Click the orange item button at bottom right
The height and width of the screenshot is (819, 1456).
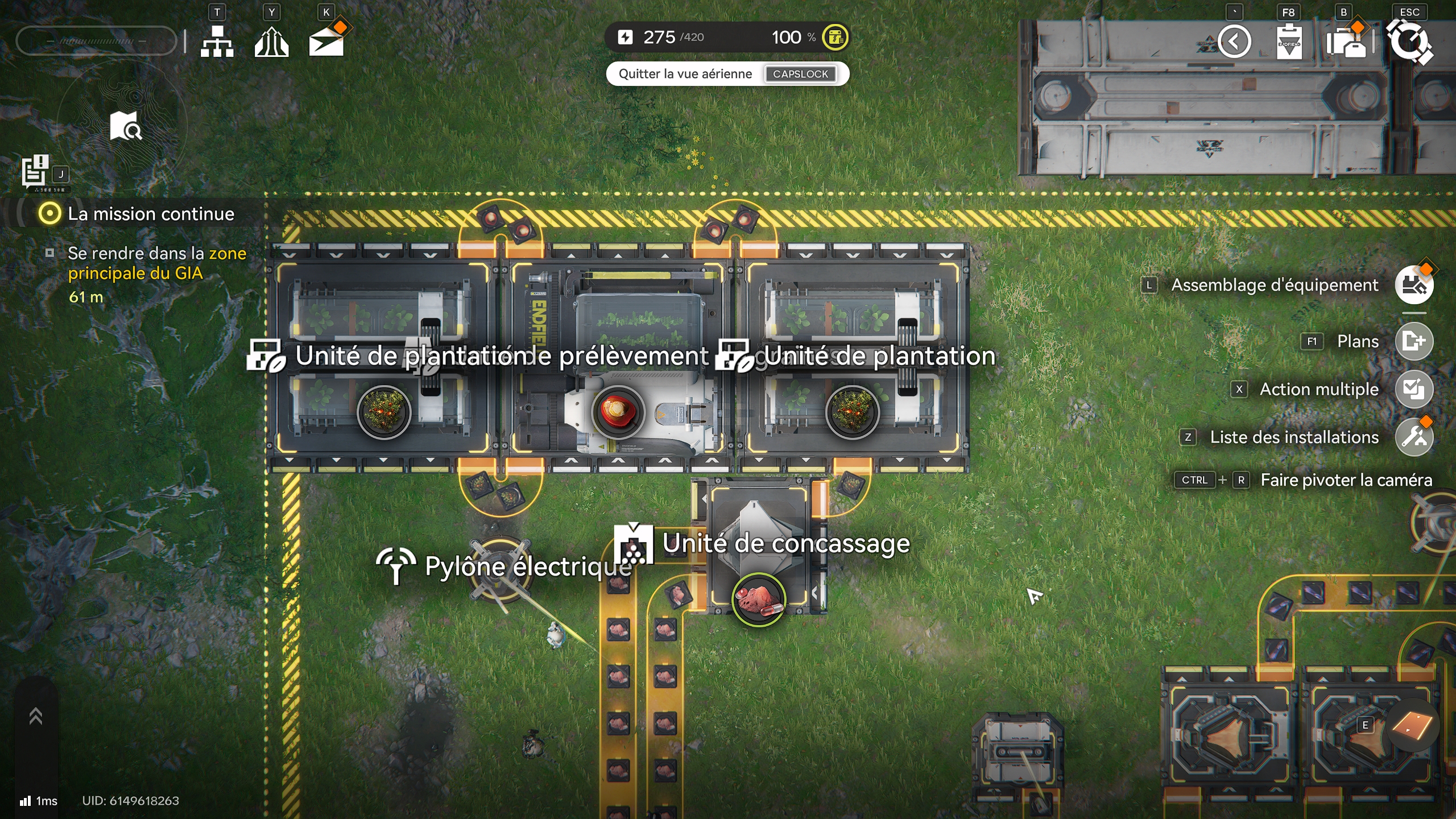[1413, 726]
